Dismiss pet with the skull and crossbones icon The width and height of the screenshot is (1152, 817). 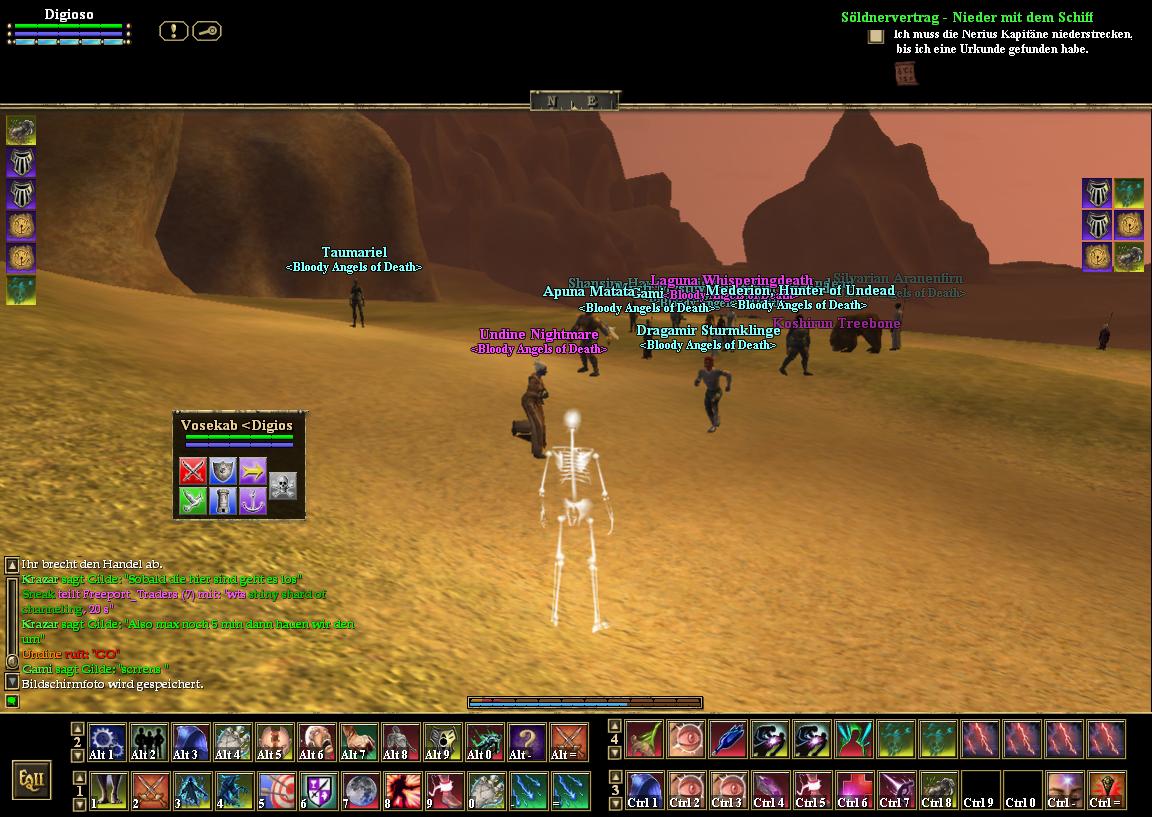(283, 485)
